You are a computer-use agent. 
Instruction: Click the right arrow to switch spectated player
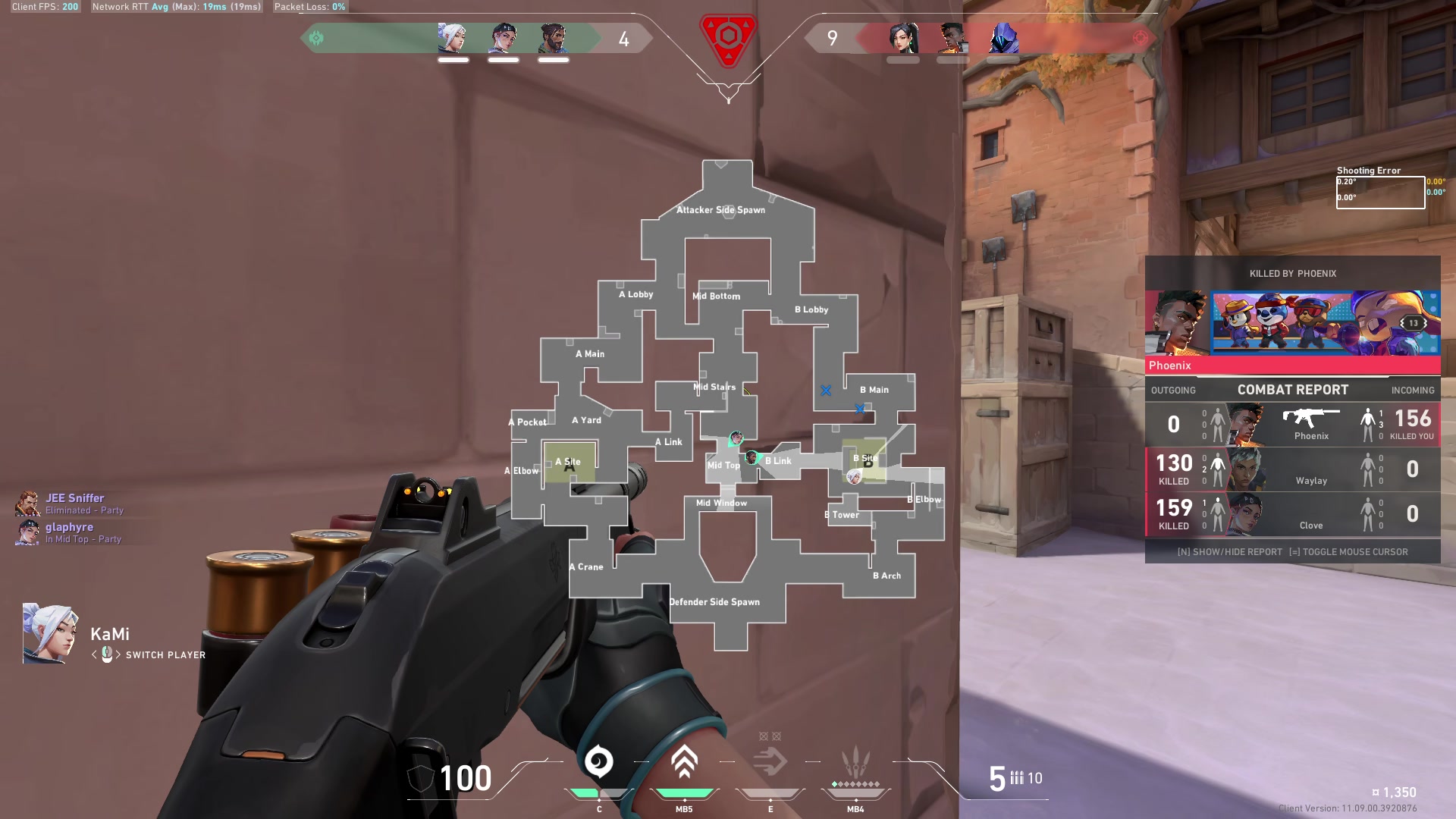tap(120, 655)
